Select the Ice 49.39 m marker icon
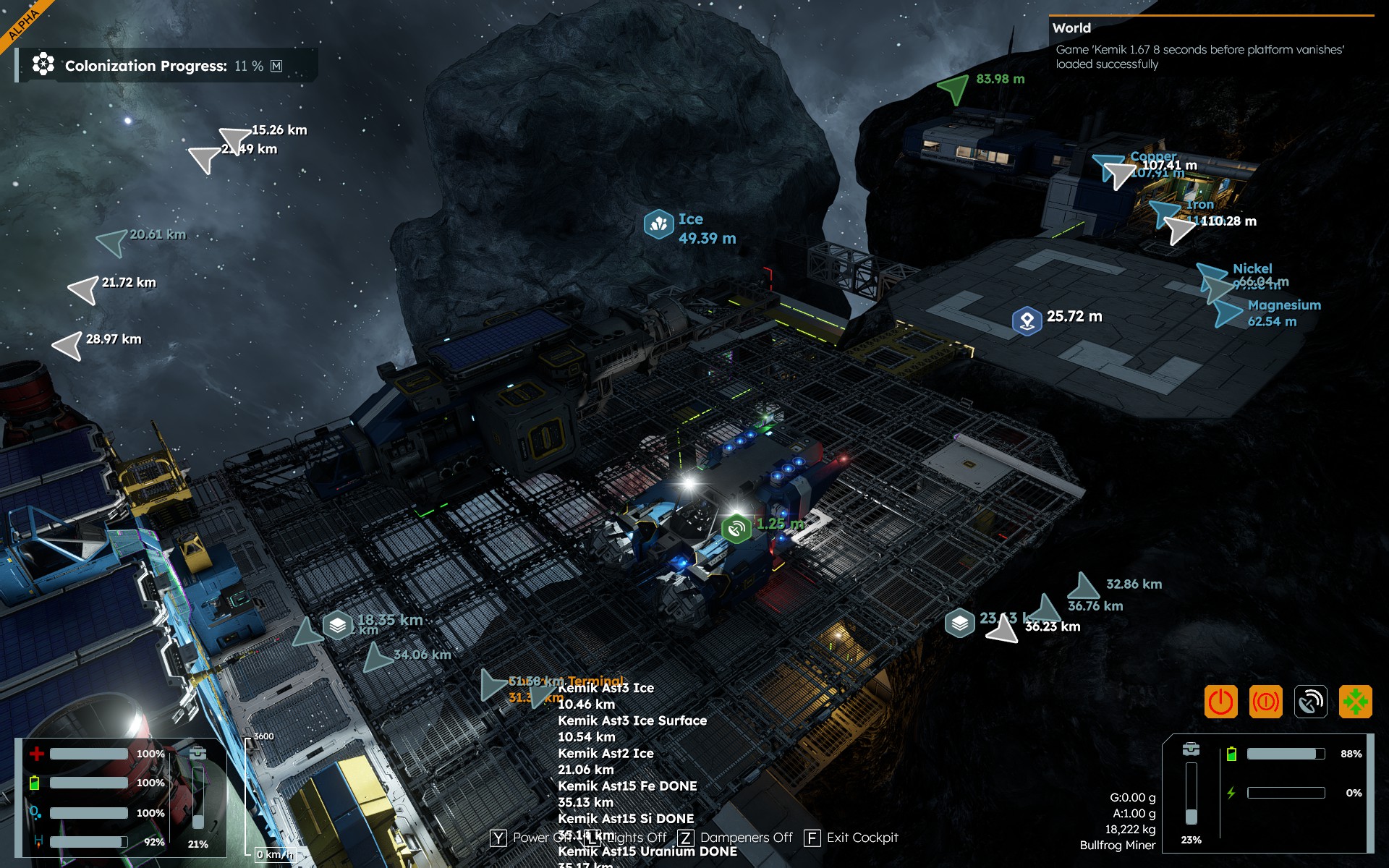Viewport: 1389px width, 868px height. pyautogui.click(x=658, y=224)
